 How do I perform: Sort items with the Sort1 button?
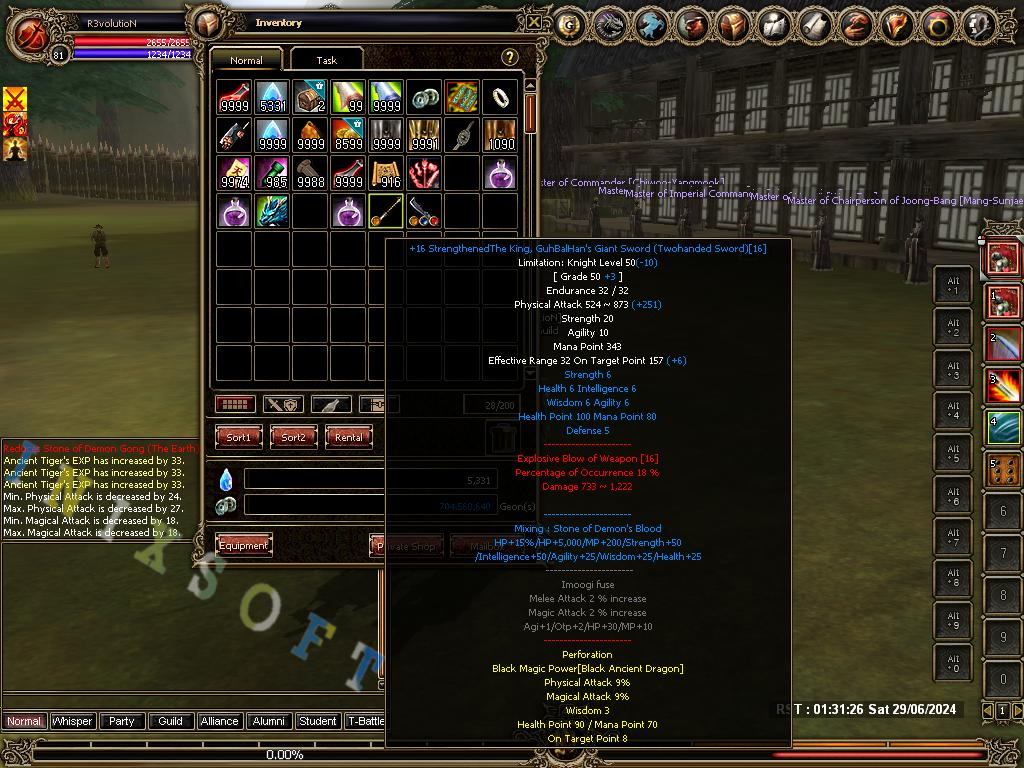(239, 437)
